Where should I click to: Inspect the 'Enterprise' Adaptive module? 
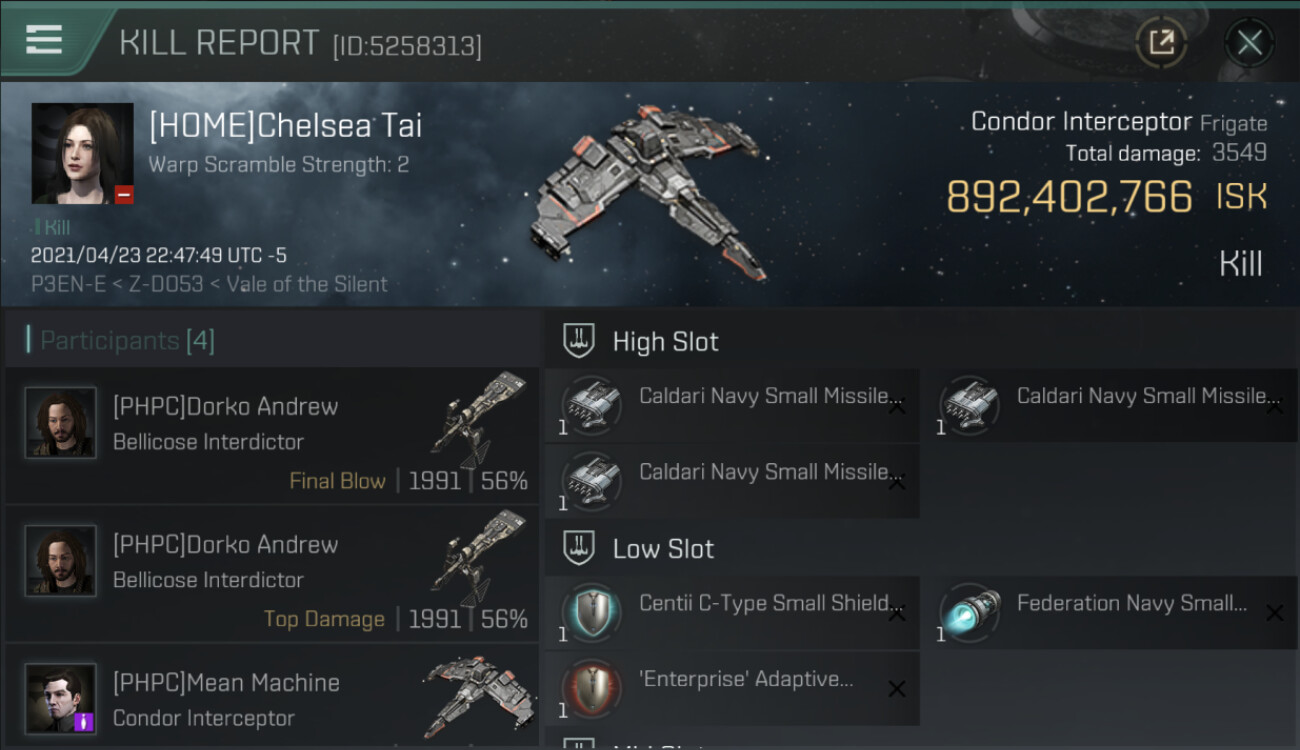[732, 688]
